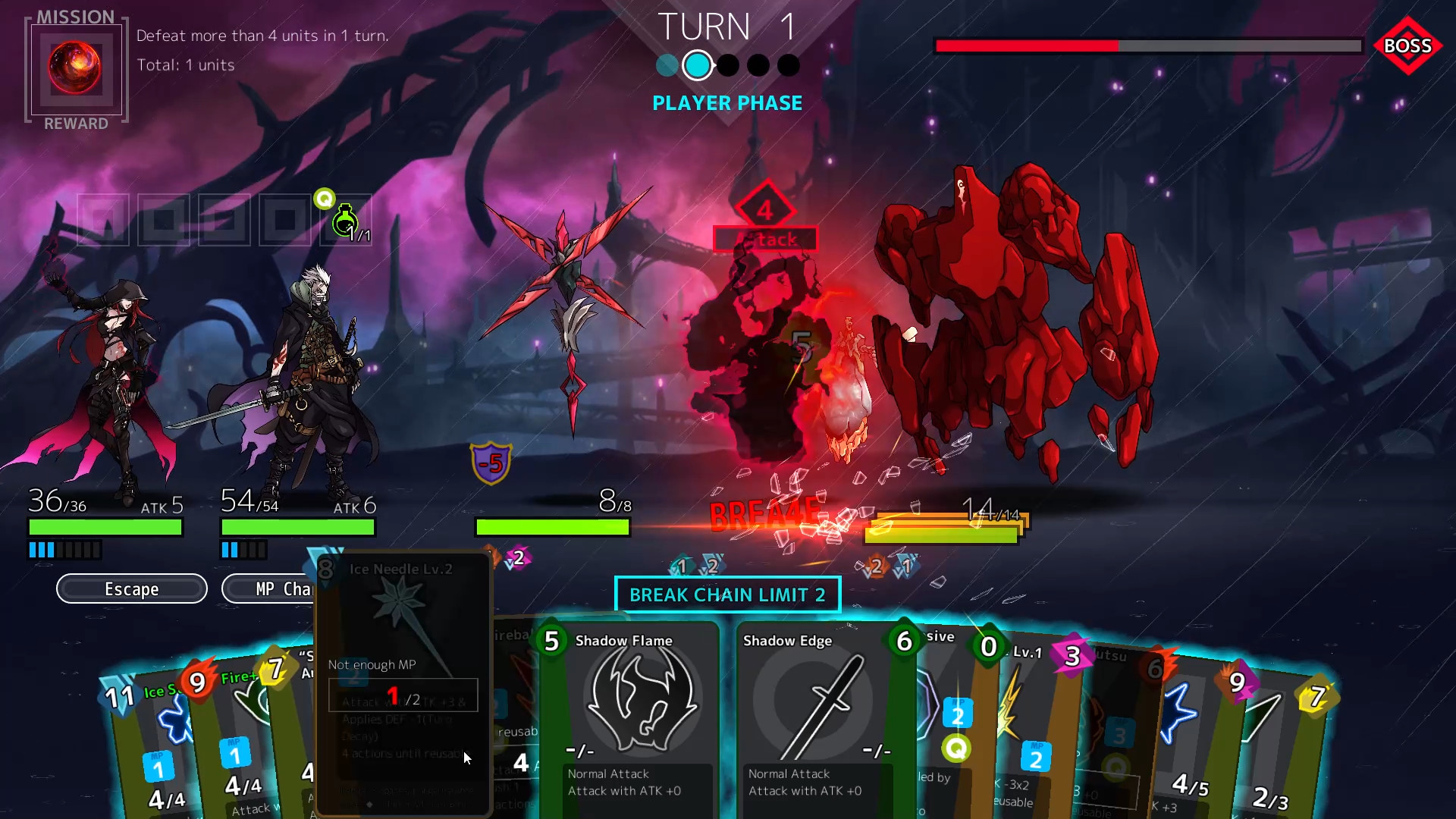Click the BREAK CHAIN LIMIT 2 banner

click(x=727, y=595)
